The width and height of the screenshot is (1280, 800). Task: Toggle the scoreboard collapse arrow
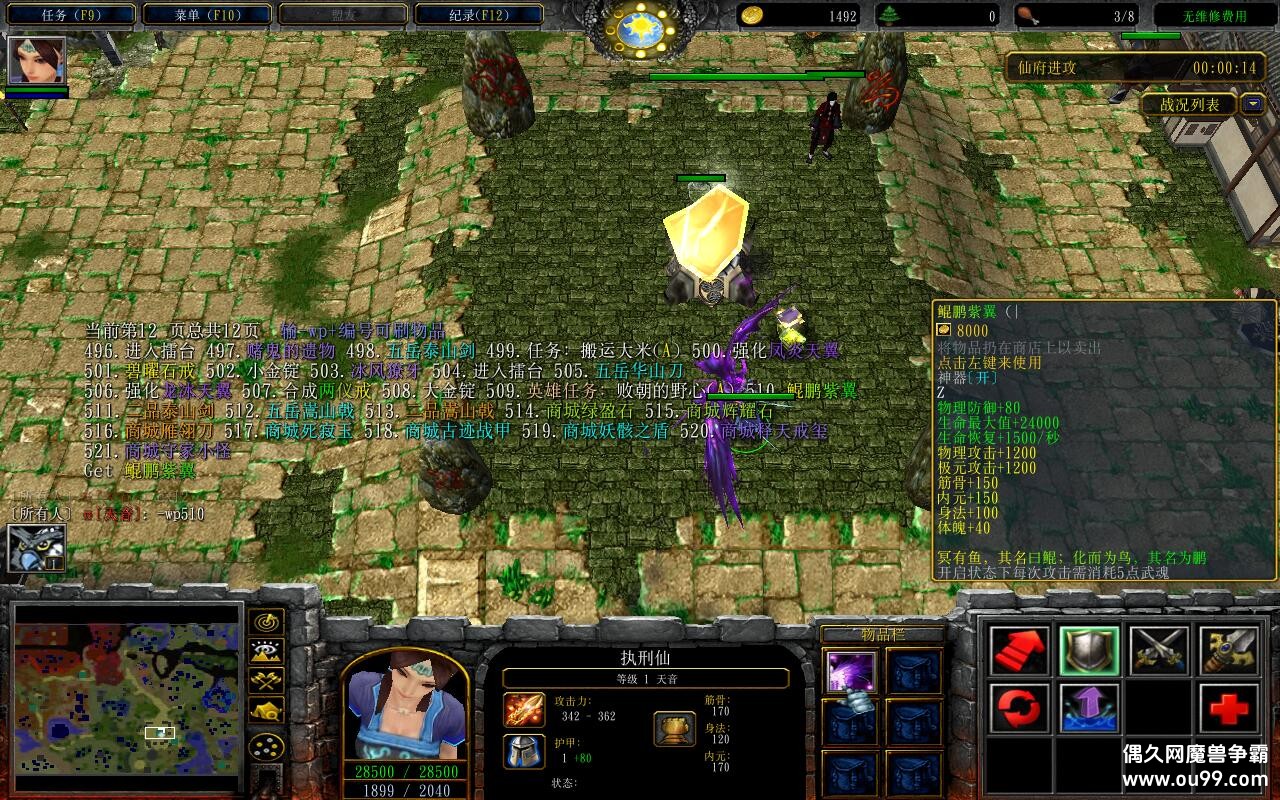pyautogui.click(x=1252, y=104)
